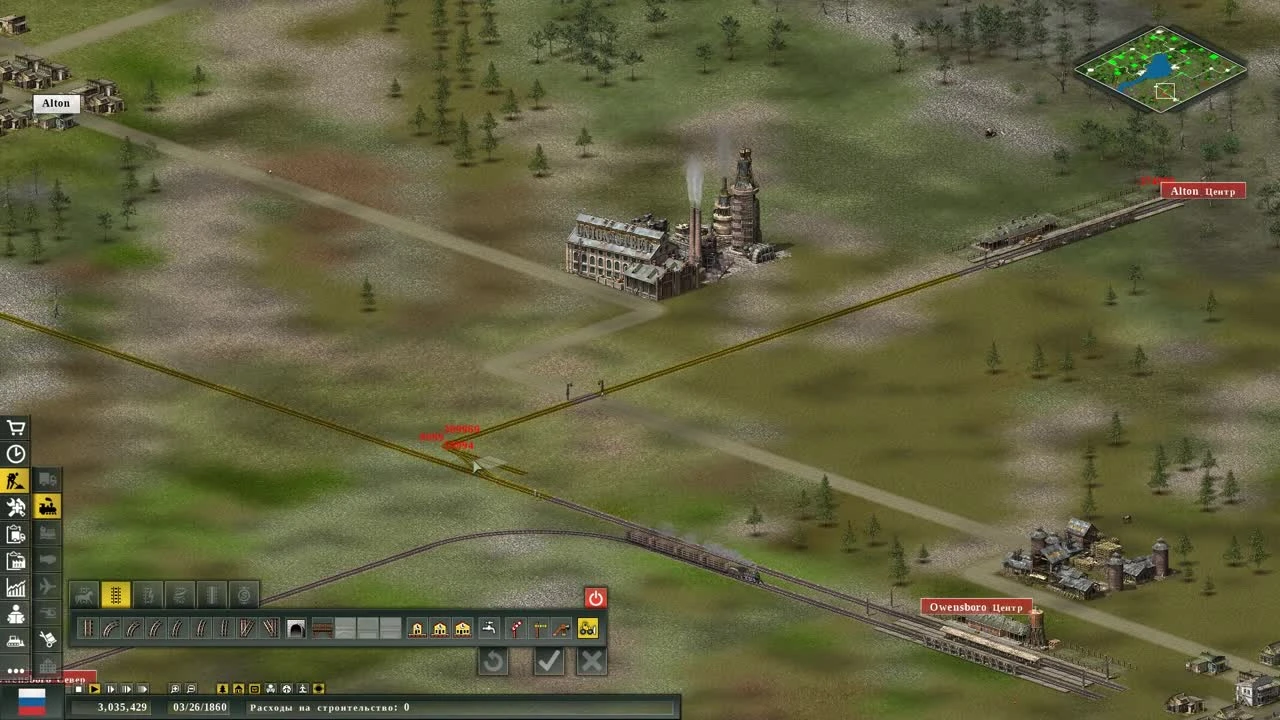This screenshot has width=1280, height=720.
Task: Select the tunnel construction tool
Action: pos(295,629)
